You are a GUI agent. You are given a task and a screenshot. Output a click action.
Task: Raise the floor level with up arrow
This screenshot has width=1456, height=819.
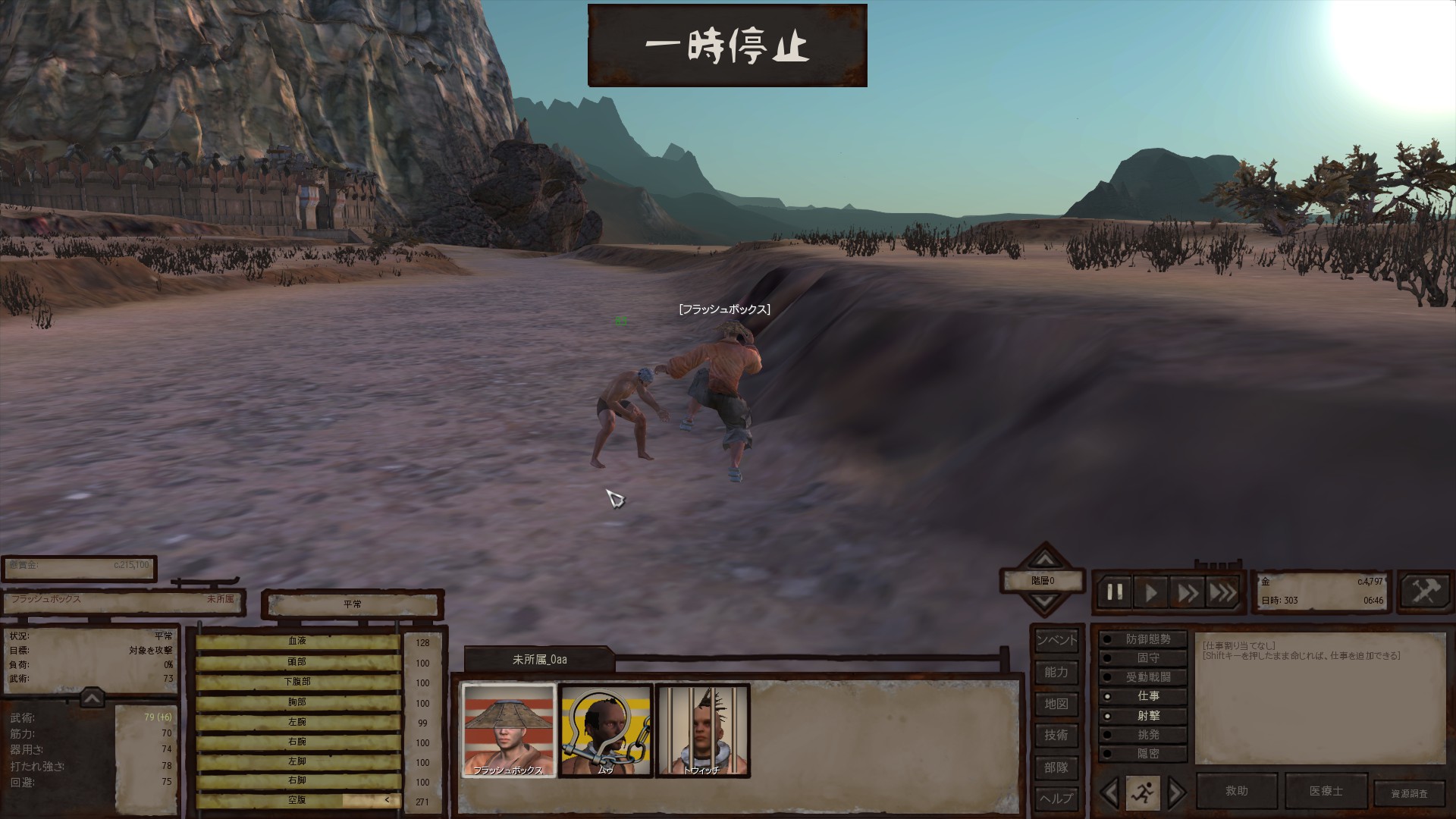(1045, 560)
